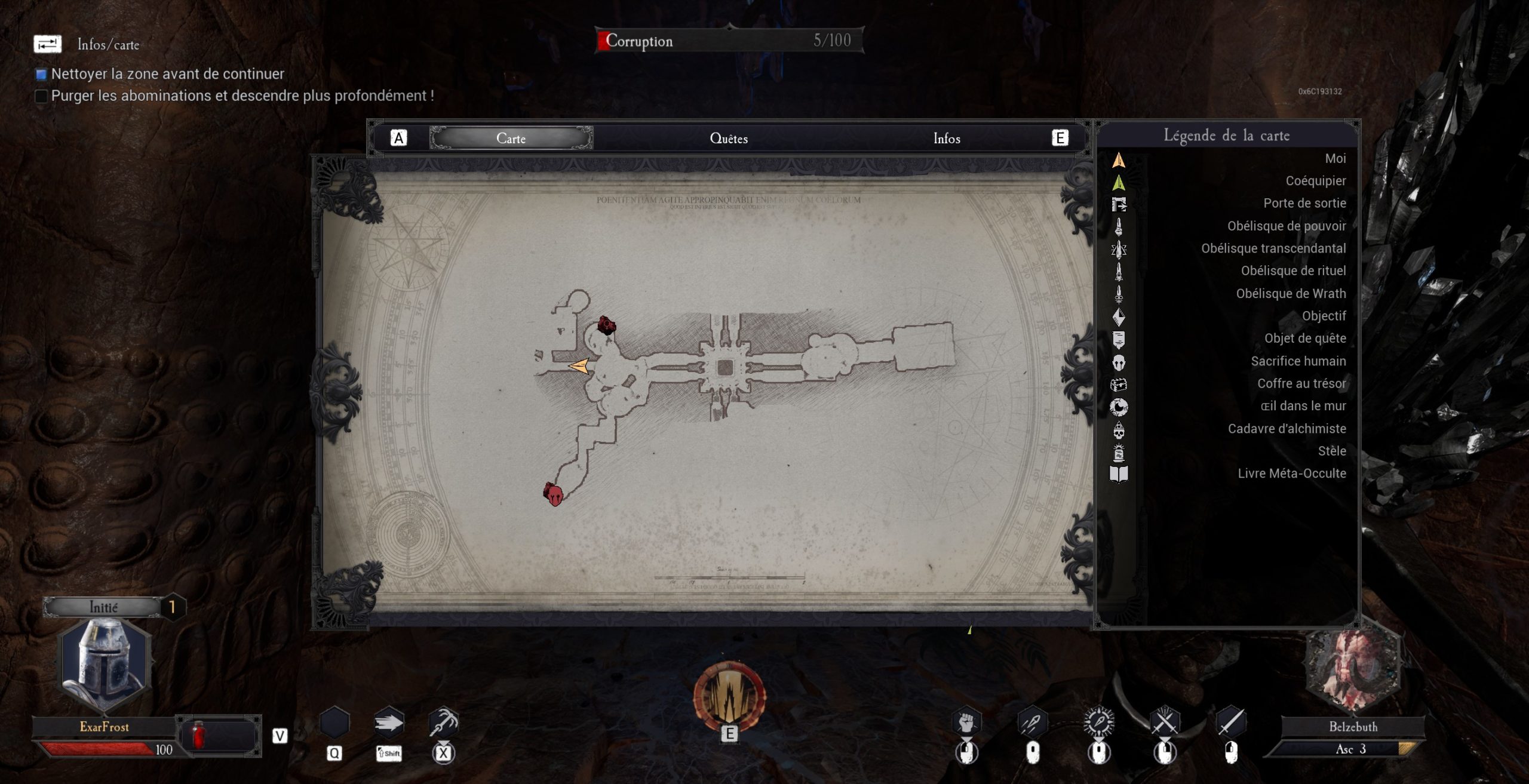Select the Sacrifice humain legend entry
This screenshot has width=1529, height=784.
coord(1298,361)
